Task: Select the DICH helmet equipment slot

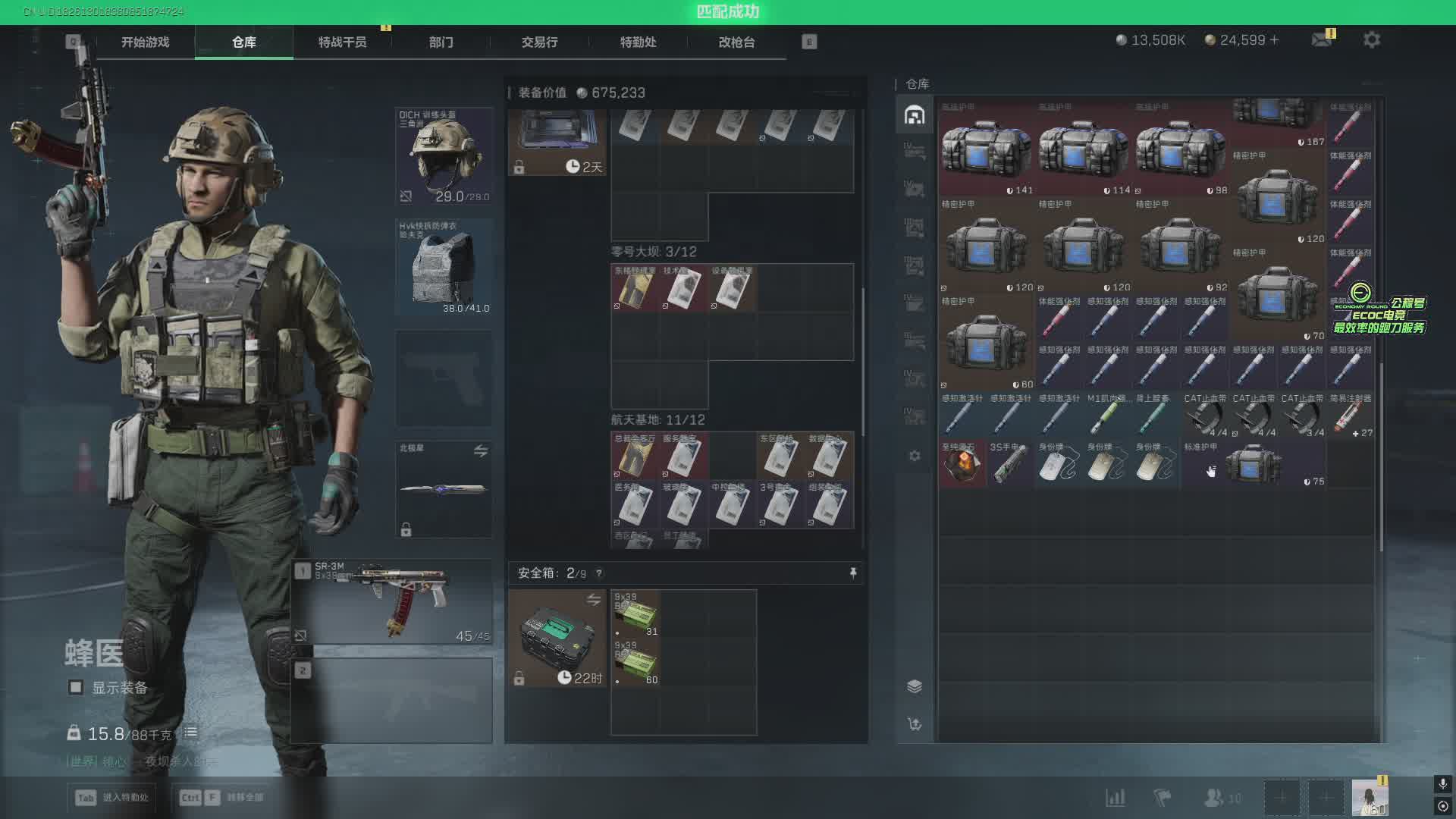Action: [444, 157]
